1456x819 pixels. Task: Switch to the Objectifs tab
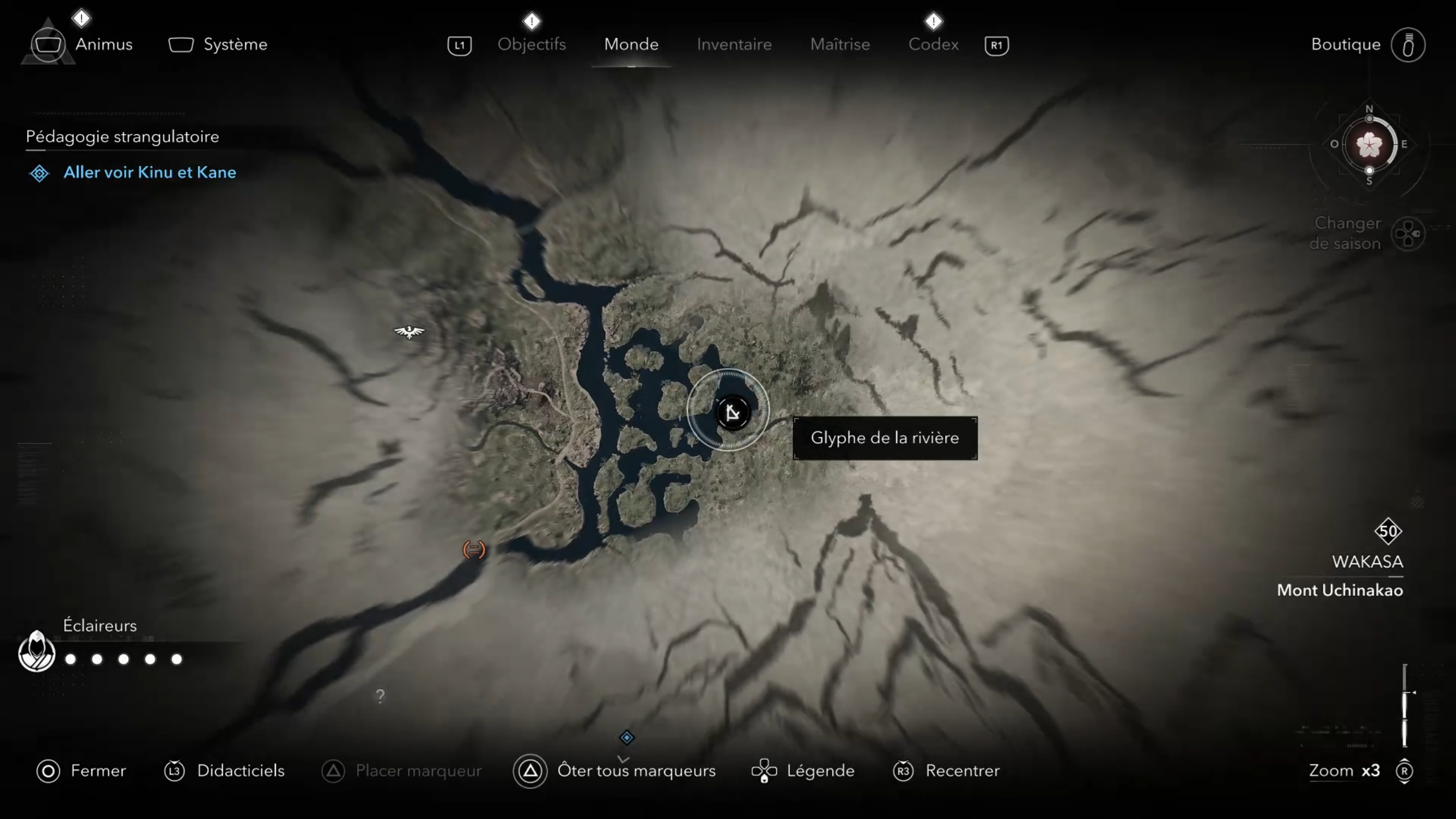(x=531, y=44)
